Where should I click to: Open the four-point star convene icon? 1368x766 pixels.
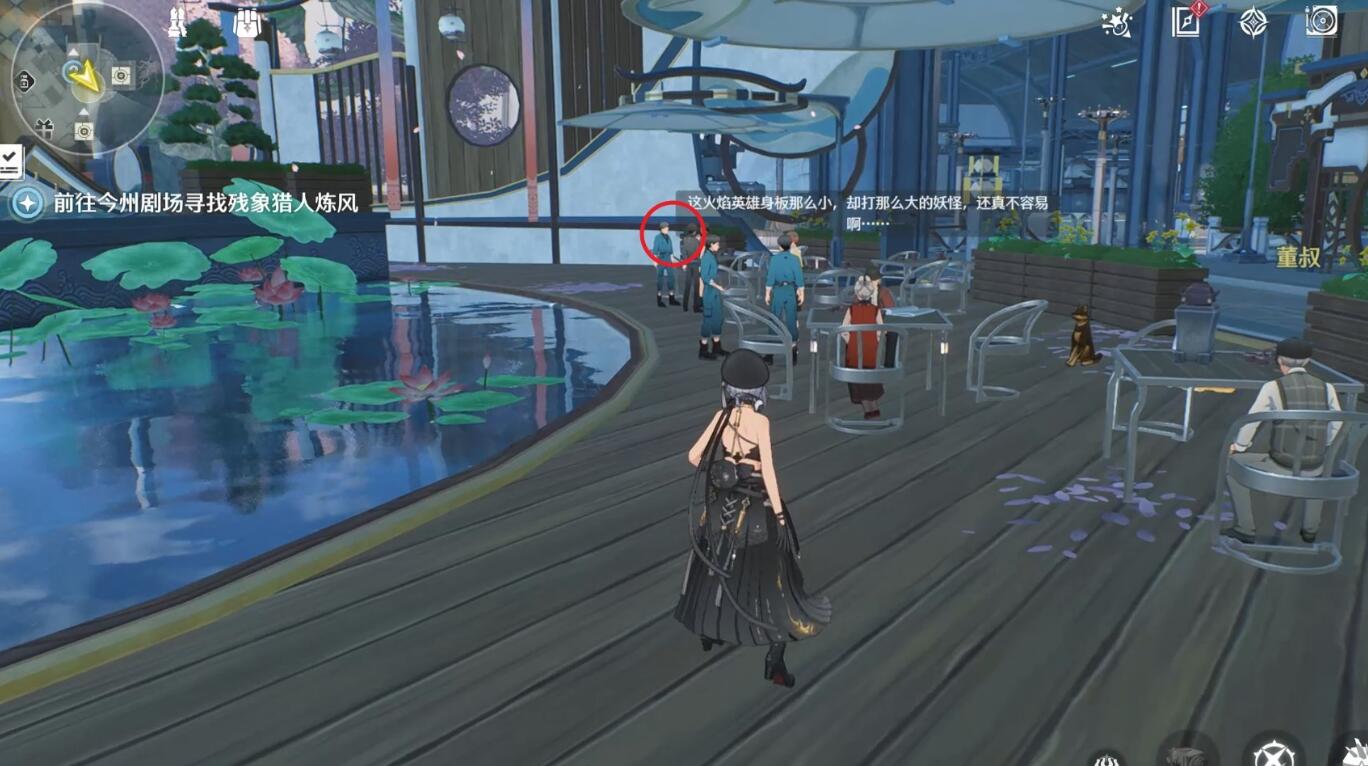pyautogui.click(x=1253, y=22)
